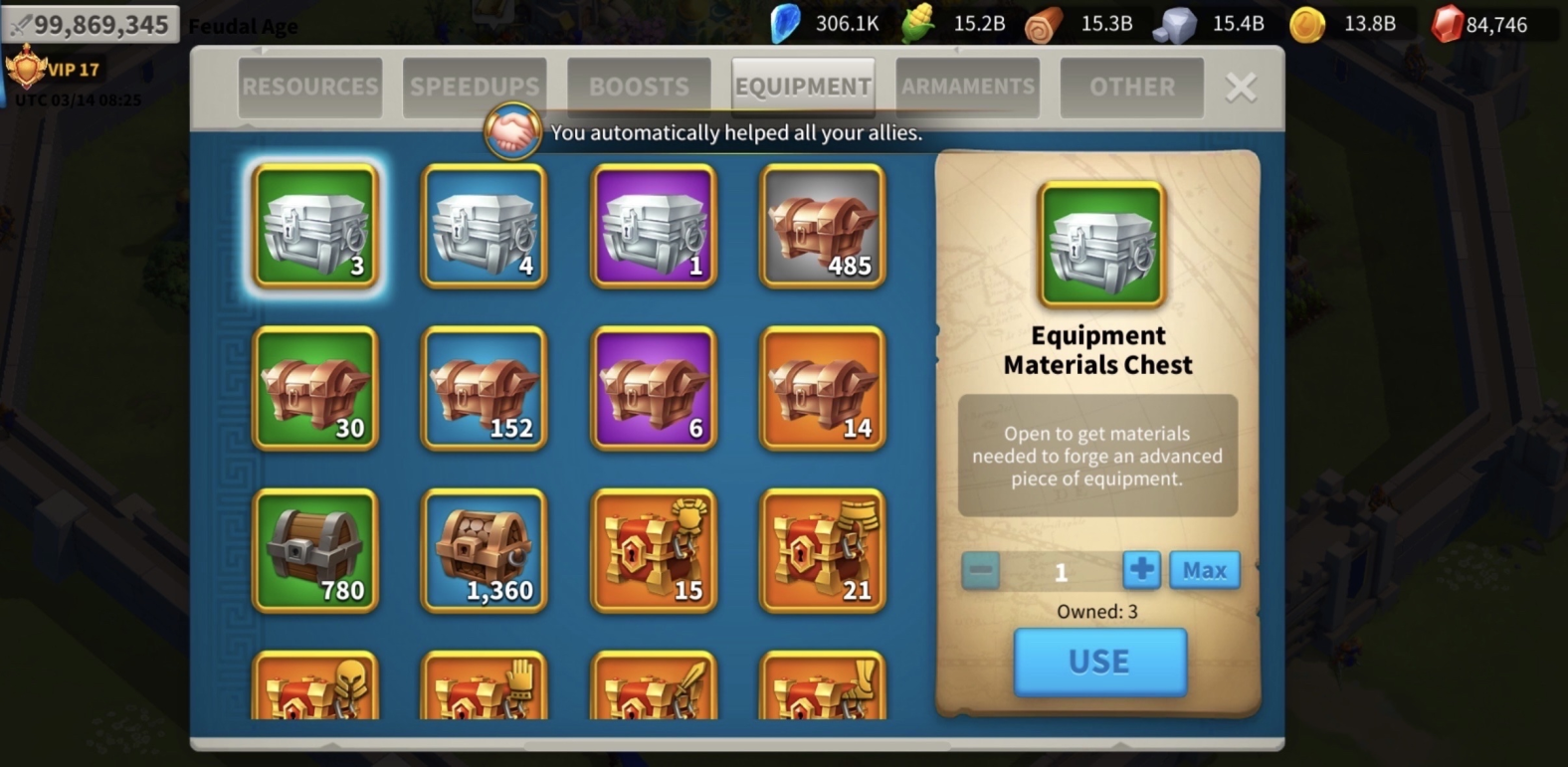Pick the green bronze chest with 30
This screenshot has height=767, width=1568.
[x=315, y=389]
